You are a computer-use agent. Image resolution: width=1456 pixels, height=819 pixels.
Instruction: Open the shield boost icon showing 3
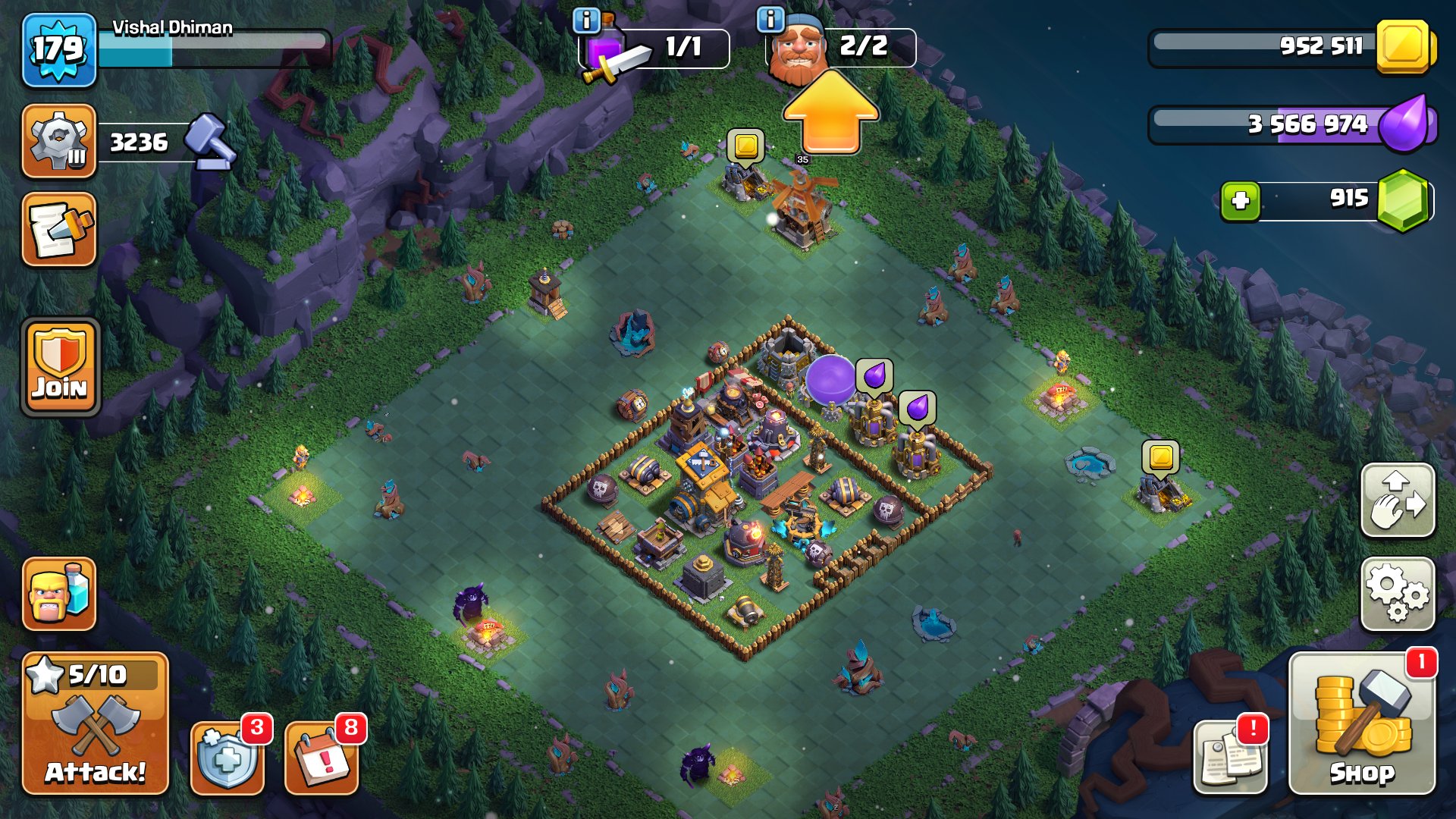[x=226, y=758]
